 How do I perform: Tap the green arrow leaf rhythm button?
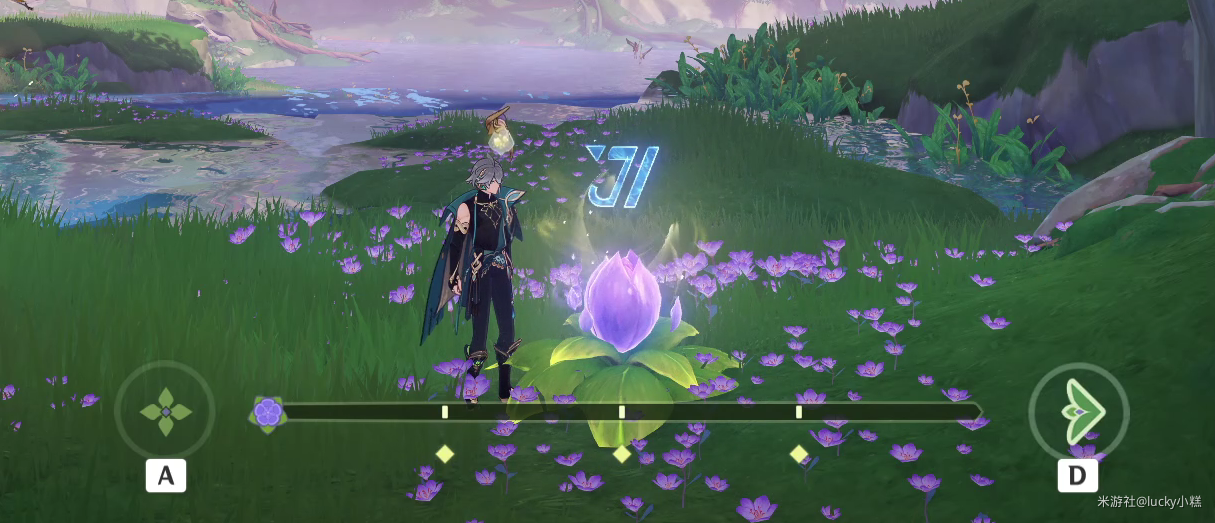click(x=1078, y=411)
